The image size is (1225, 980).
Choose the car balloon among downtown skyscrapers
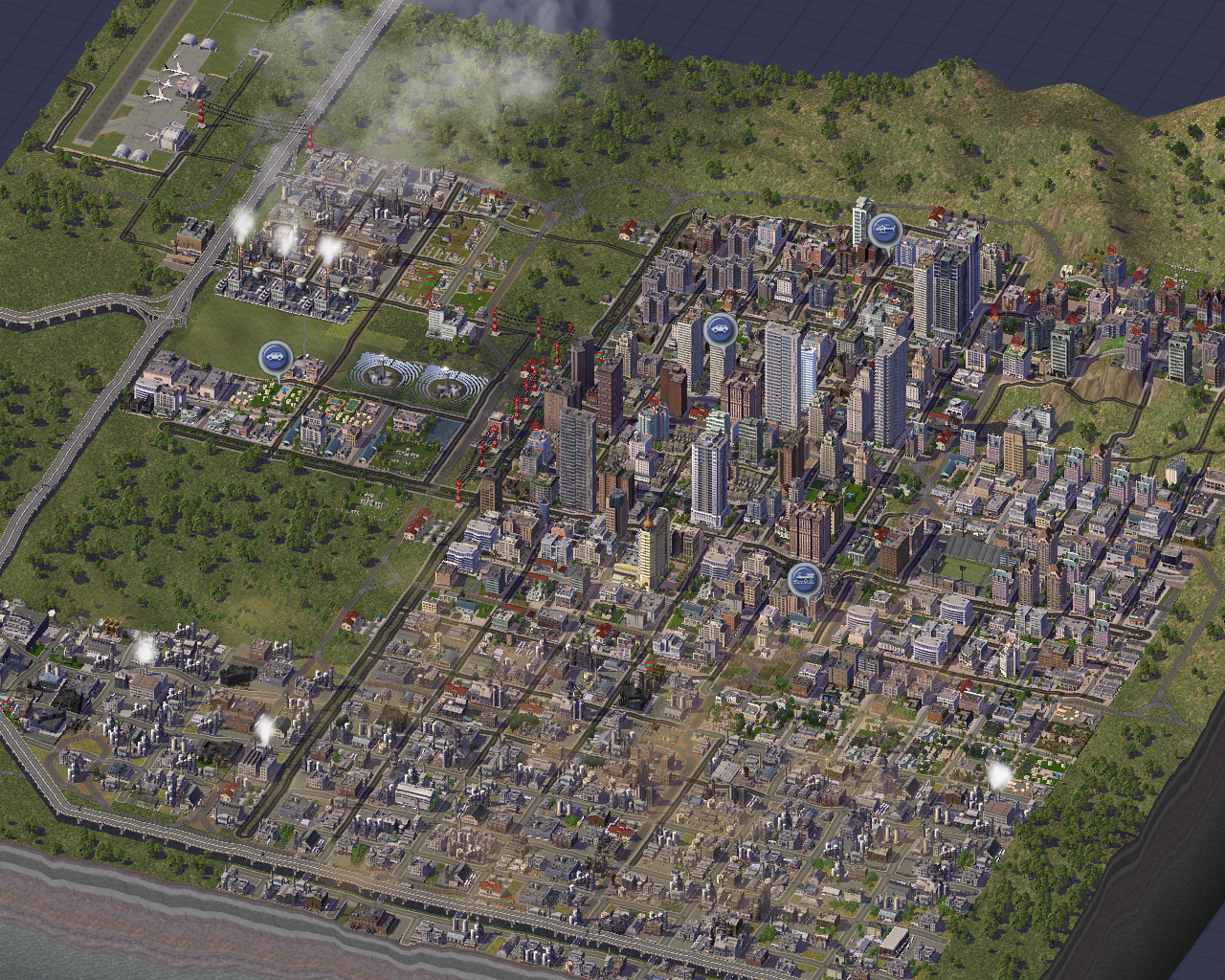pos(720,329)
